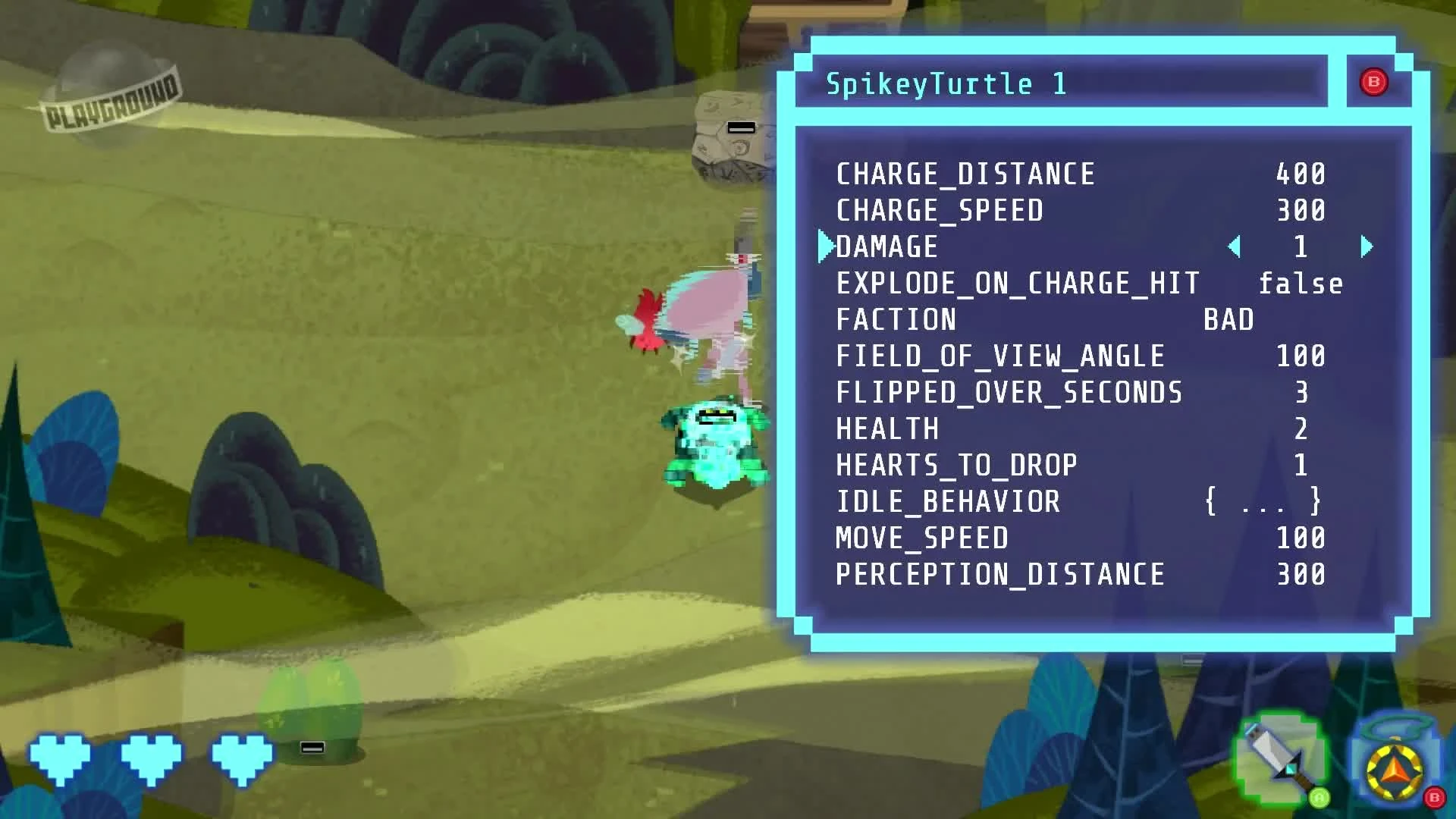Click the right arrow to increase DAMAGE
Image resolution: width=1456 pixels, height=819 pixels.
[1367, 246]
